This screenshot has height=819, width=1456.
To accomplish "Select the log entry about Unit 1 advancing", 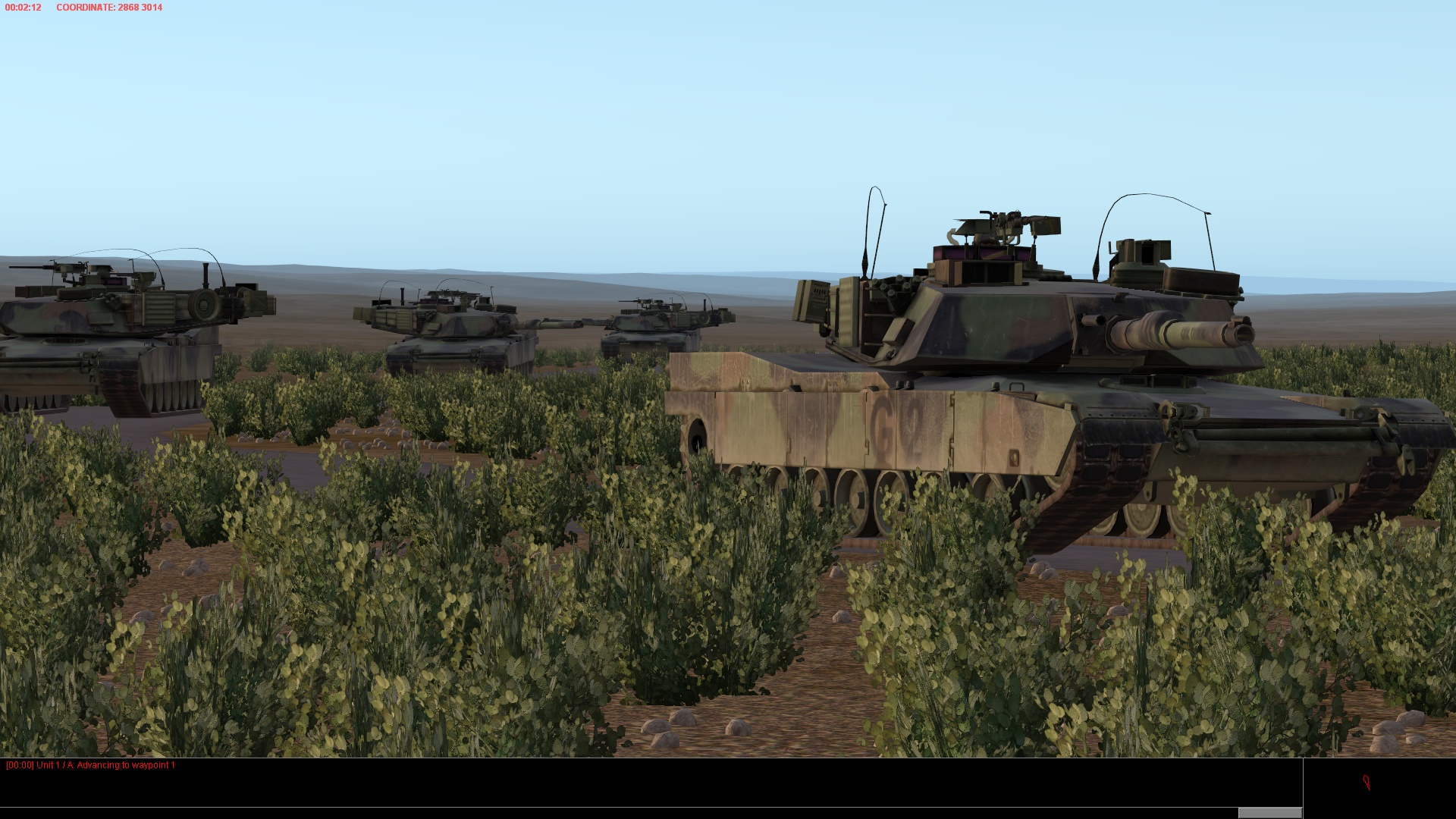I will (x=91, y=767).
